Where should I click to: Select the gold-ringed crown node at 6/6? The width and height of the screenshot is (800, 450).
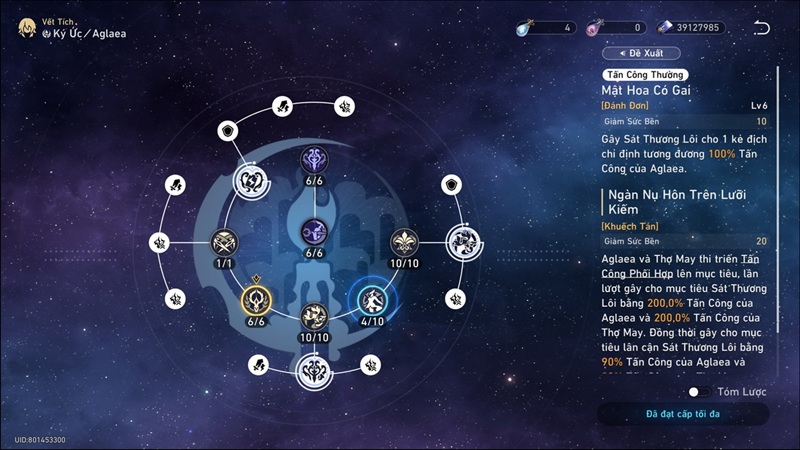pos(255,299)
